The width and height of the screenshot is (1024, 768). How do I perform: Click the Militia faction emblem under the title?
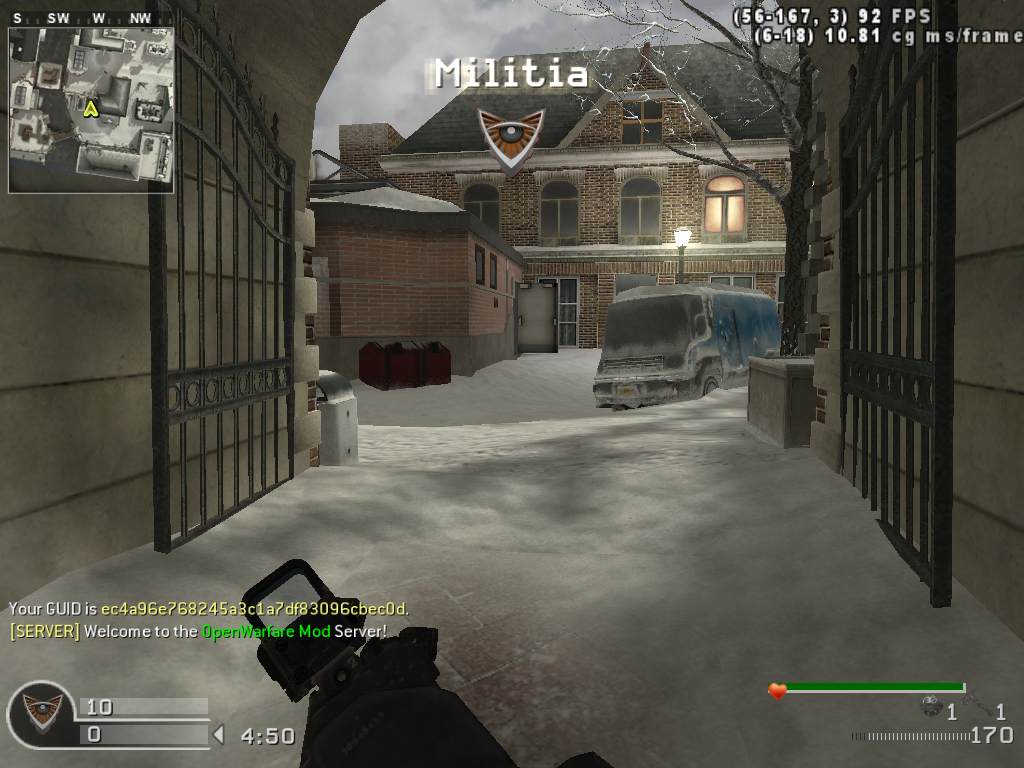(511, 135)
